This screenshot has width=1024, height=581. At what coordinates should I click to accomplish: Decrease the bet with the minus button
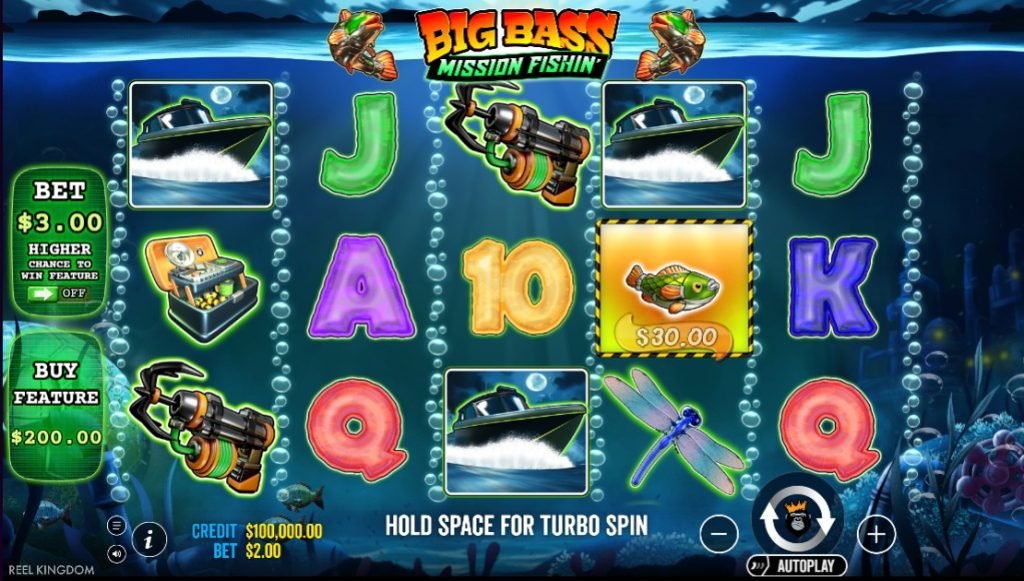[x=719, y=534]
